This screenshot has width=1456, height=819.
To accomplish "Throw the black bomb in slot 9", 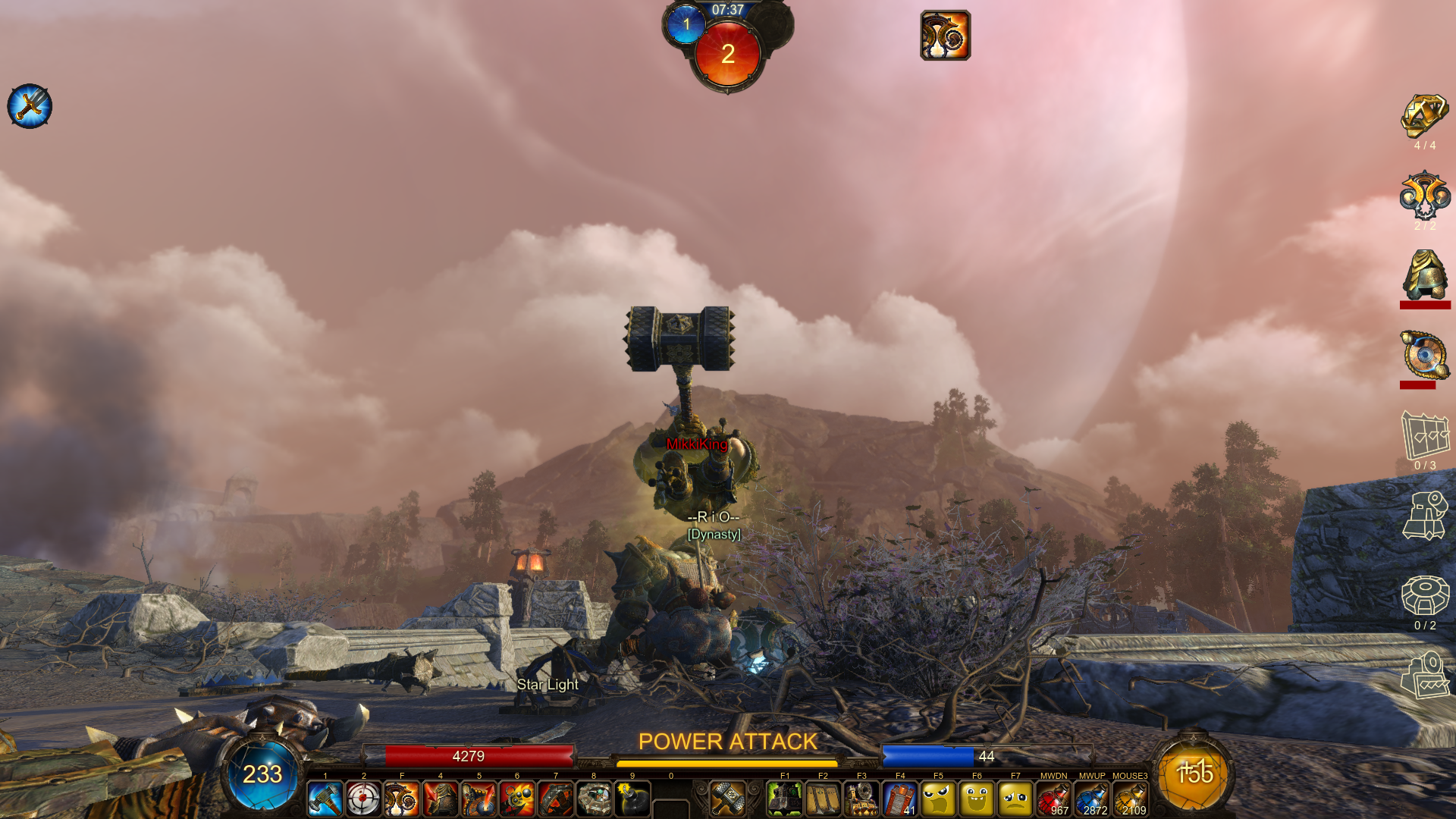I will pos(632,799).
